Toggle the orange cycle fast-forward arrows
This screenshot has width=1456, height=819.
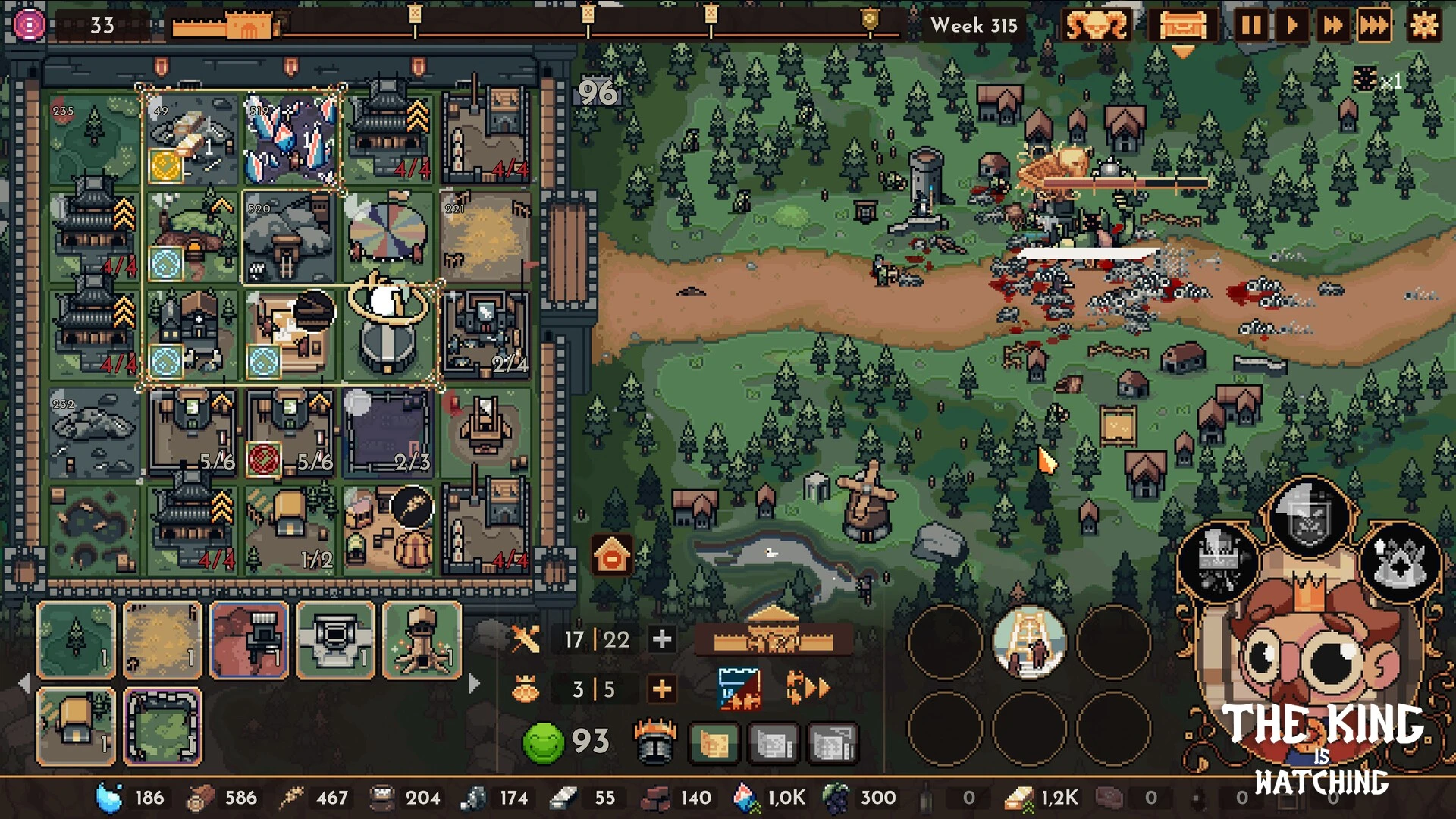pyautogui.click(x=807, y=688)
